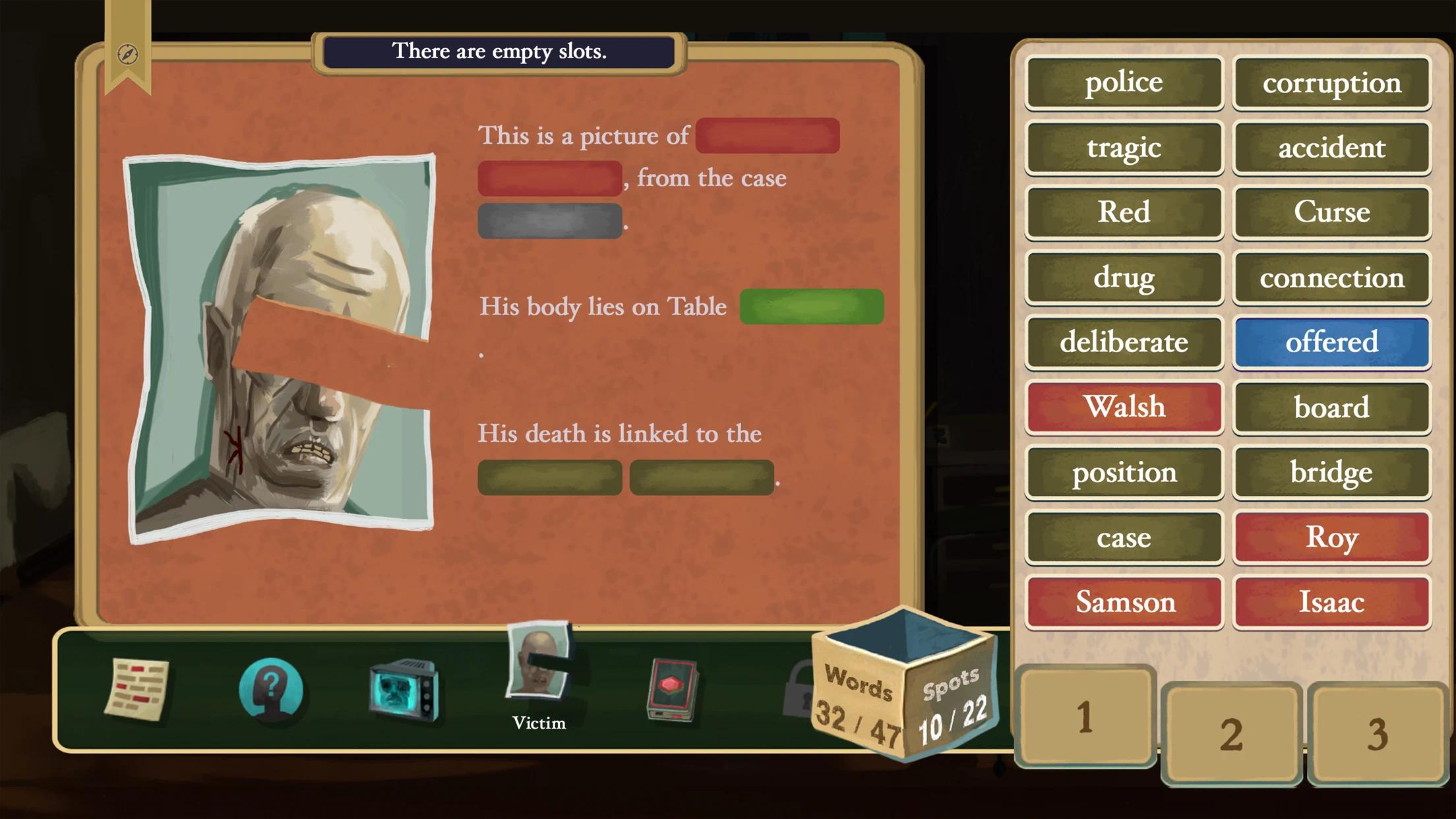The width and height of the screenshot is (1456, 819).
Task: Click the first red name slot
Action: (767, 136)
